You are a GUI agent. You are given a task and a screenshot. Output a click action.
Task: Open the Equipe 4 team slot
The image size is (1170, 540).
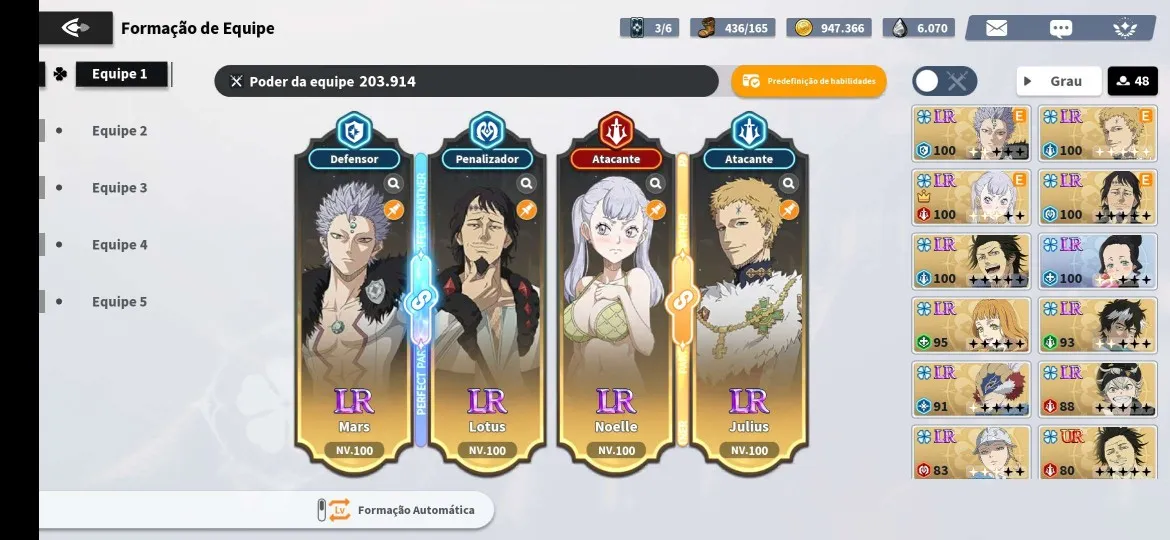coord(119,245)
